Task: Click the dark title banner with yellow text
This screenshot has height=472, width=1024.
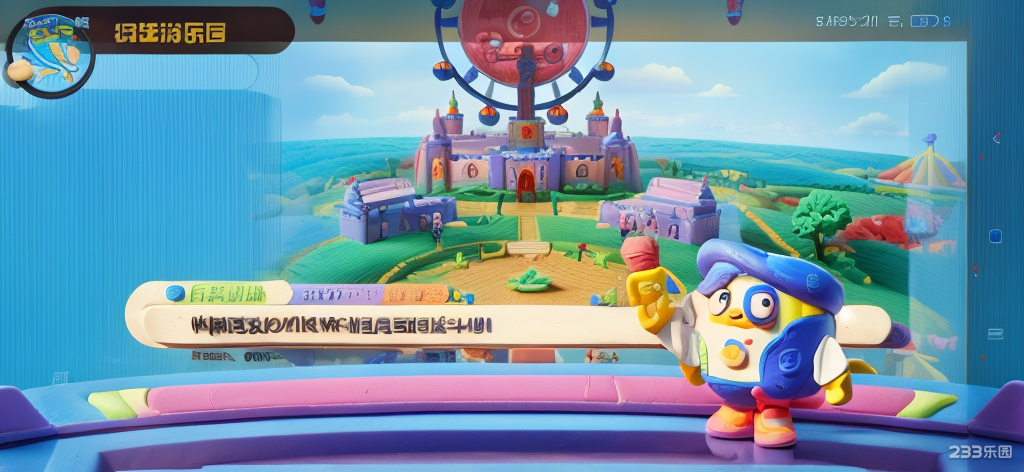Action: [x=190, y=31]
